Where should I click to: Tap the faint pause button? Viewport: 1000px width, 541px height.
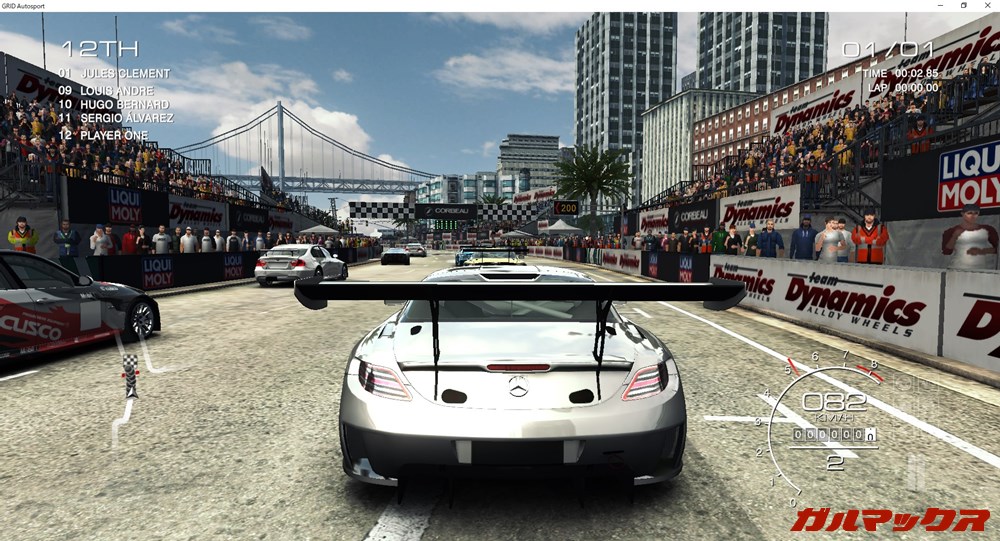tap(915, 471)
